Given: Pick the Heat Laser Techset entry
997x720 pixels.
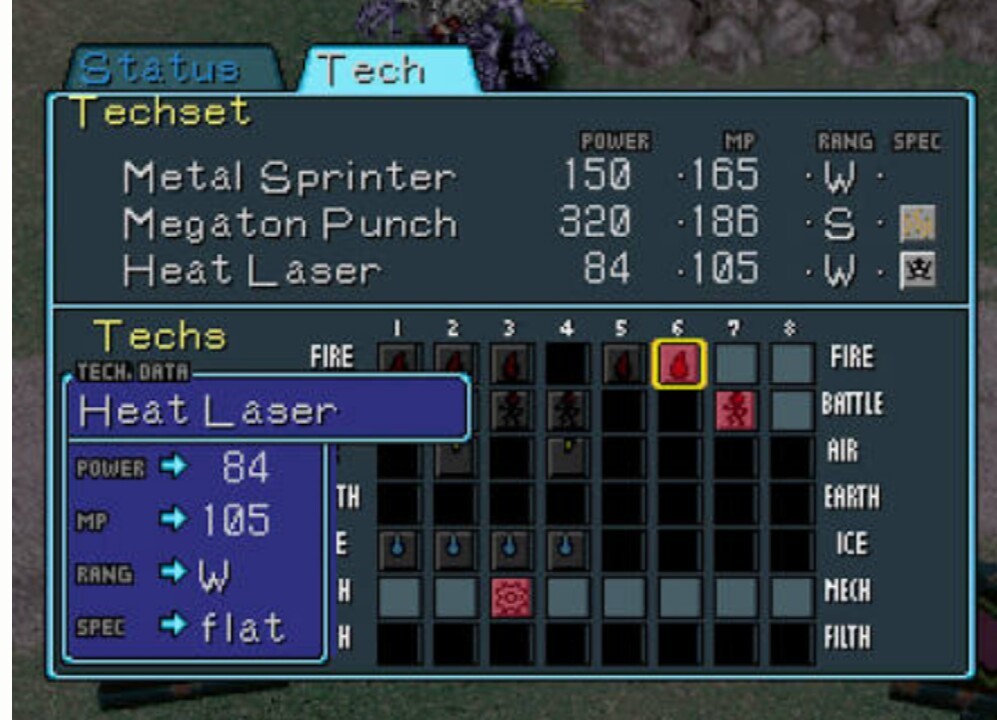Looking at the screenshot, I should pos(252,270).
